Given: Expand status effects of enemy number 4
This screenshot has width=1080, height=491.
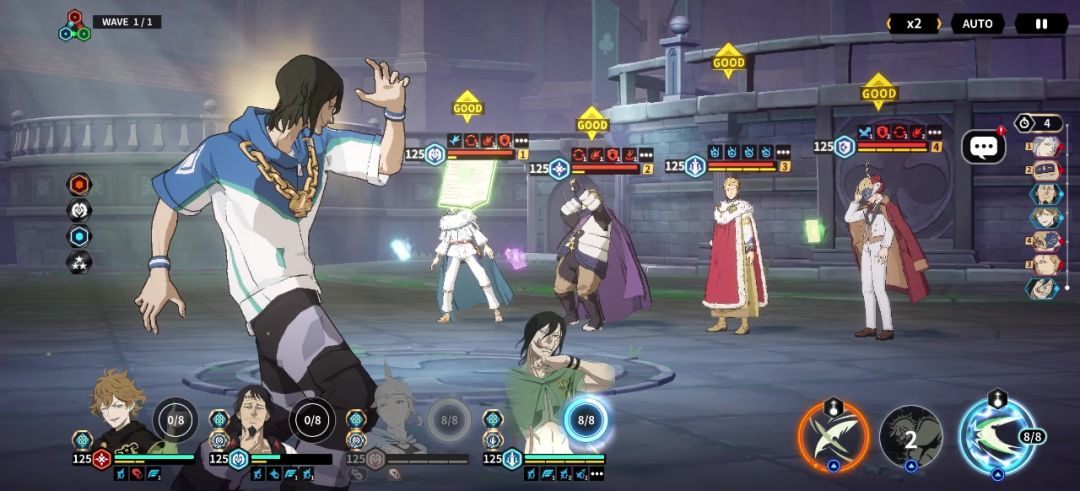Looking at the screenshot, I should [934, 132].
